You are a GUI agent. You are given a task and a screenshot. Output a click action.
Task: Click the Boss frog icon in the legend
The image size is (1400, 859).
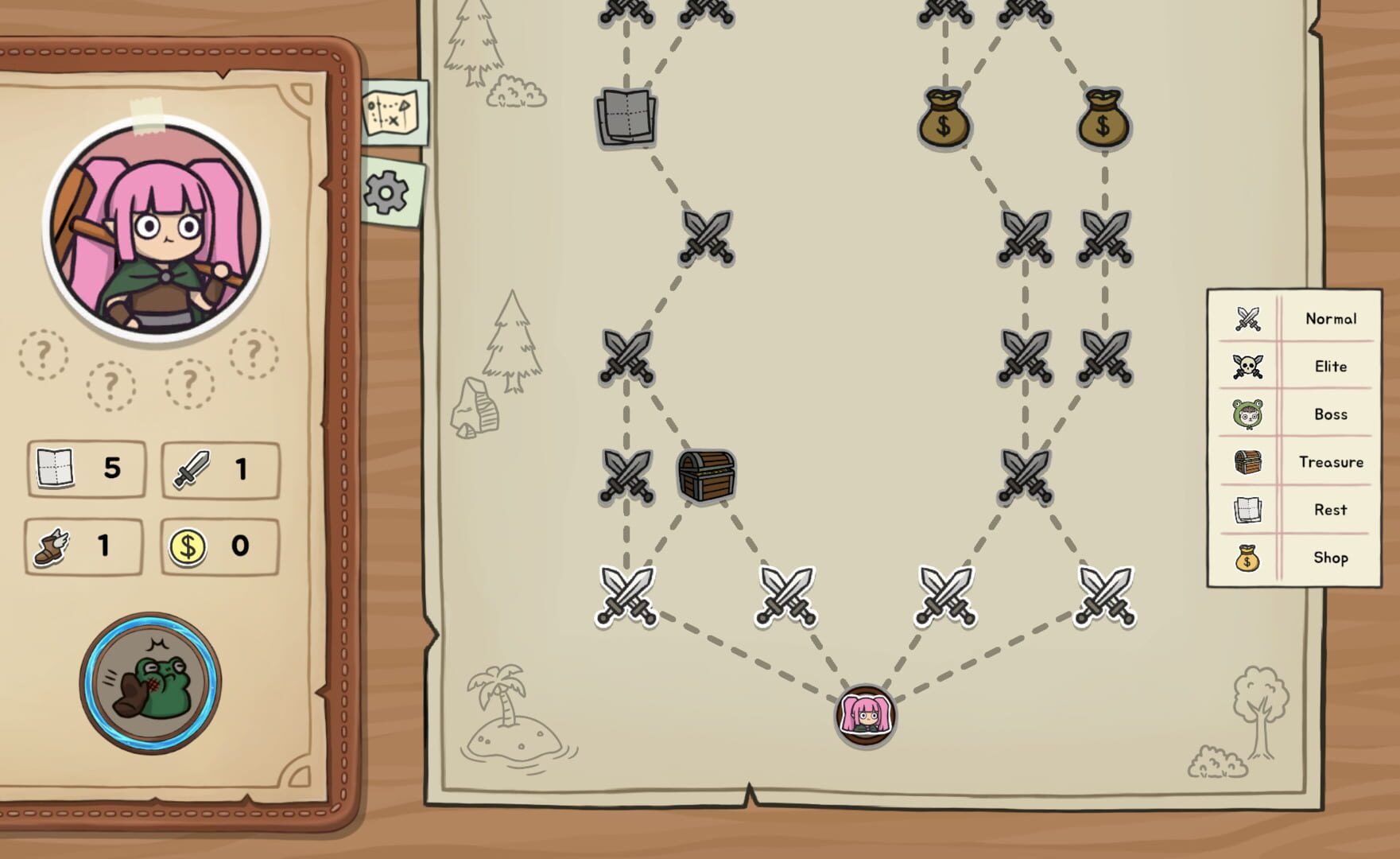pos(1244,414)
